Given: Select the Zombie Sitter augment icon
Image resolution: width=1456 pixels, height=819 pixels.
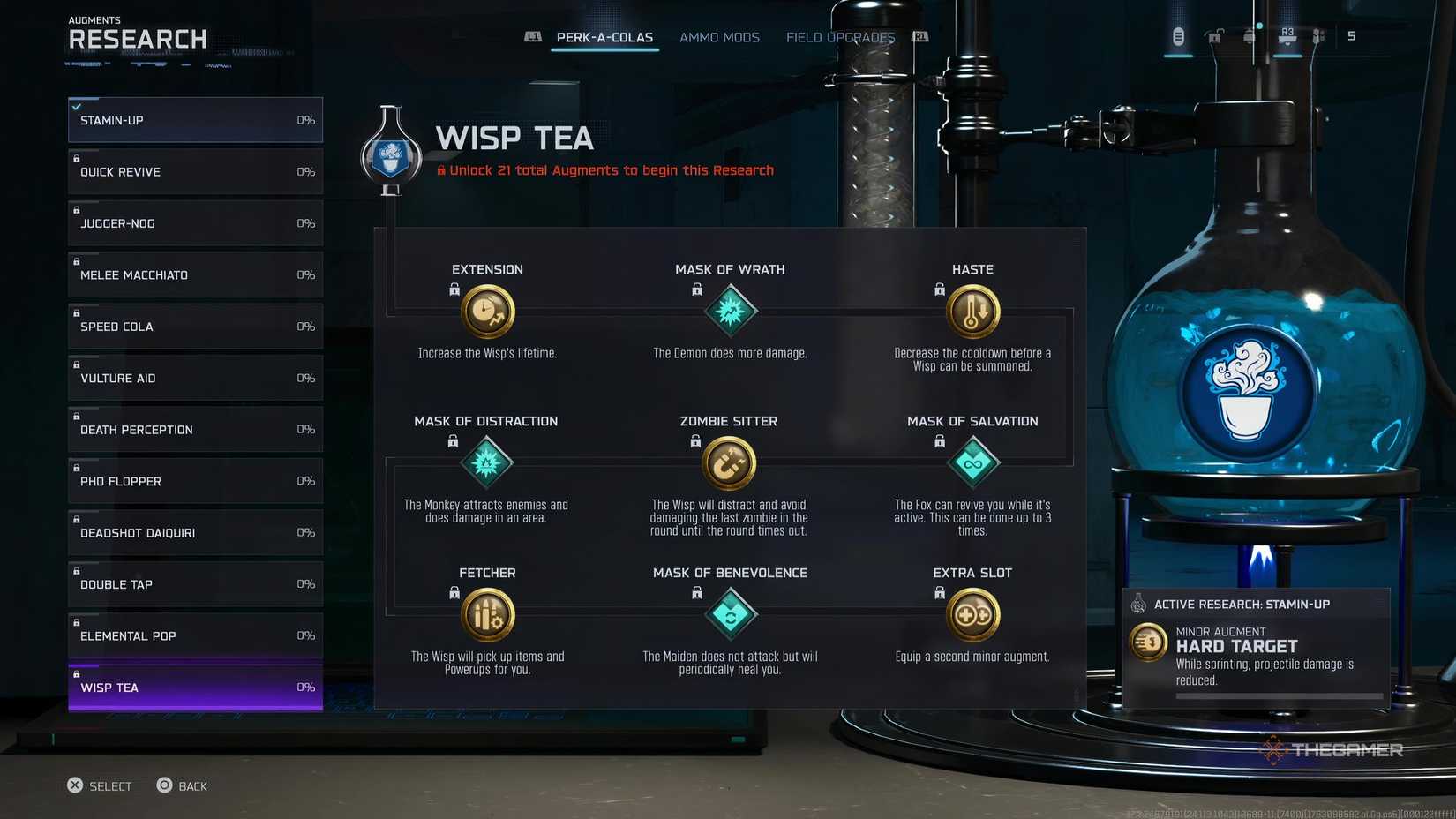Looking at the screenshot, I should click(730, 462).
